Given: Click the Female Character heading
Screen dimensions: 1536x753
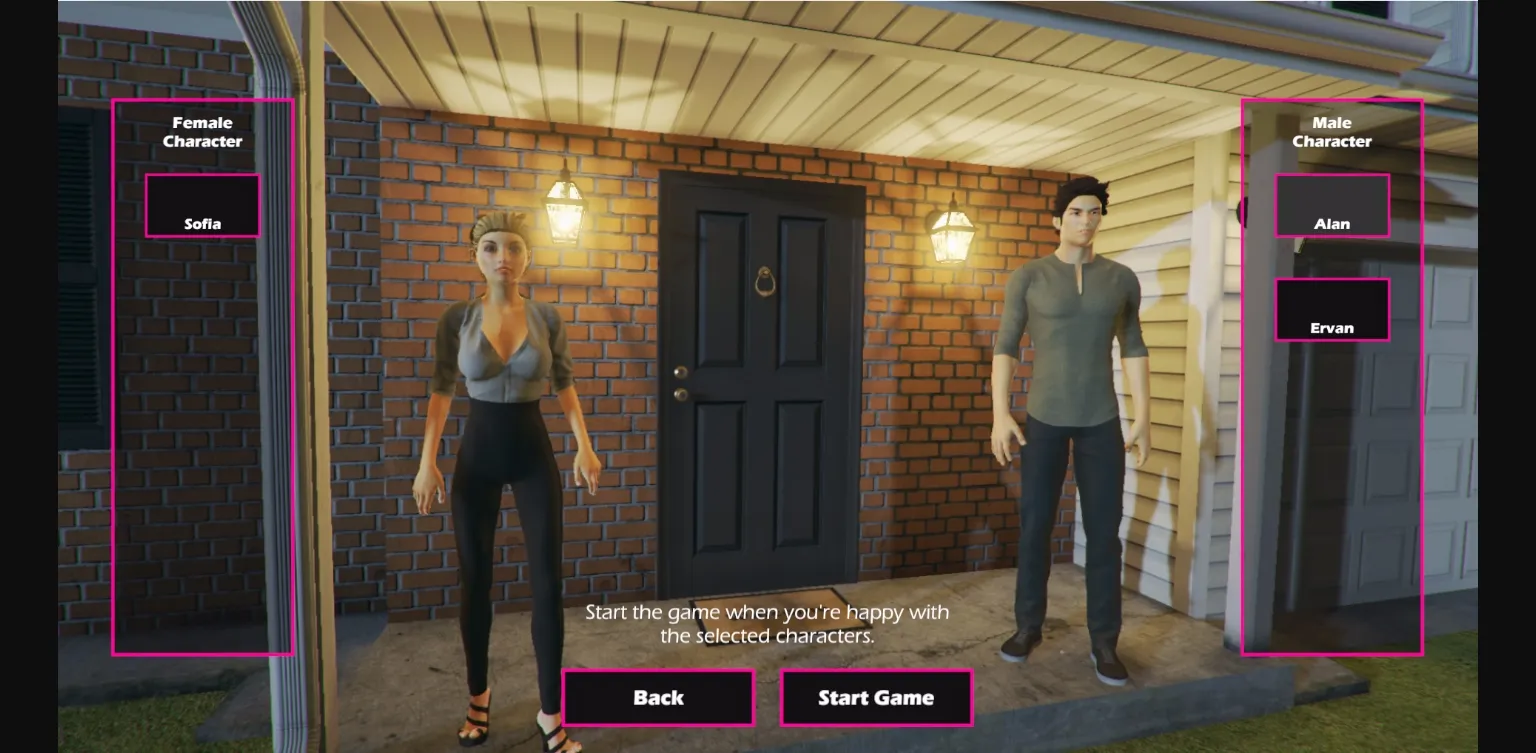Looking at the screenshot, I should click(202, 132).
